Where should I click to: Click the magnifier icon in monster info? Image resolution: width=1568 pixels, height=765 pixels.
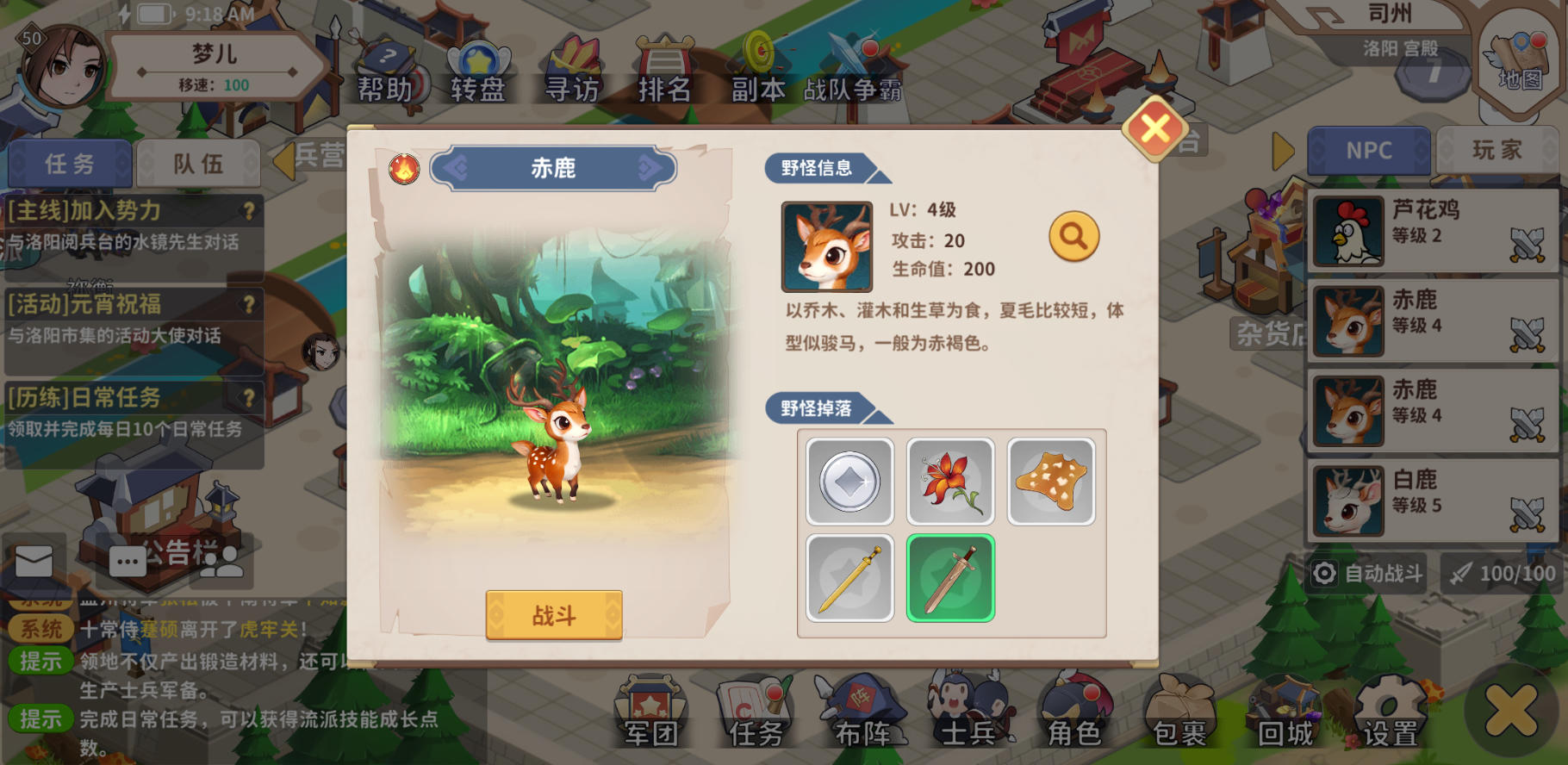pos(1072,234)
